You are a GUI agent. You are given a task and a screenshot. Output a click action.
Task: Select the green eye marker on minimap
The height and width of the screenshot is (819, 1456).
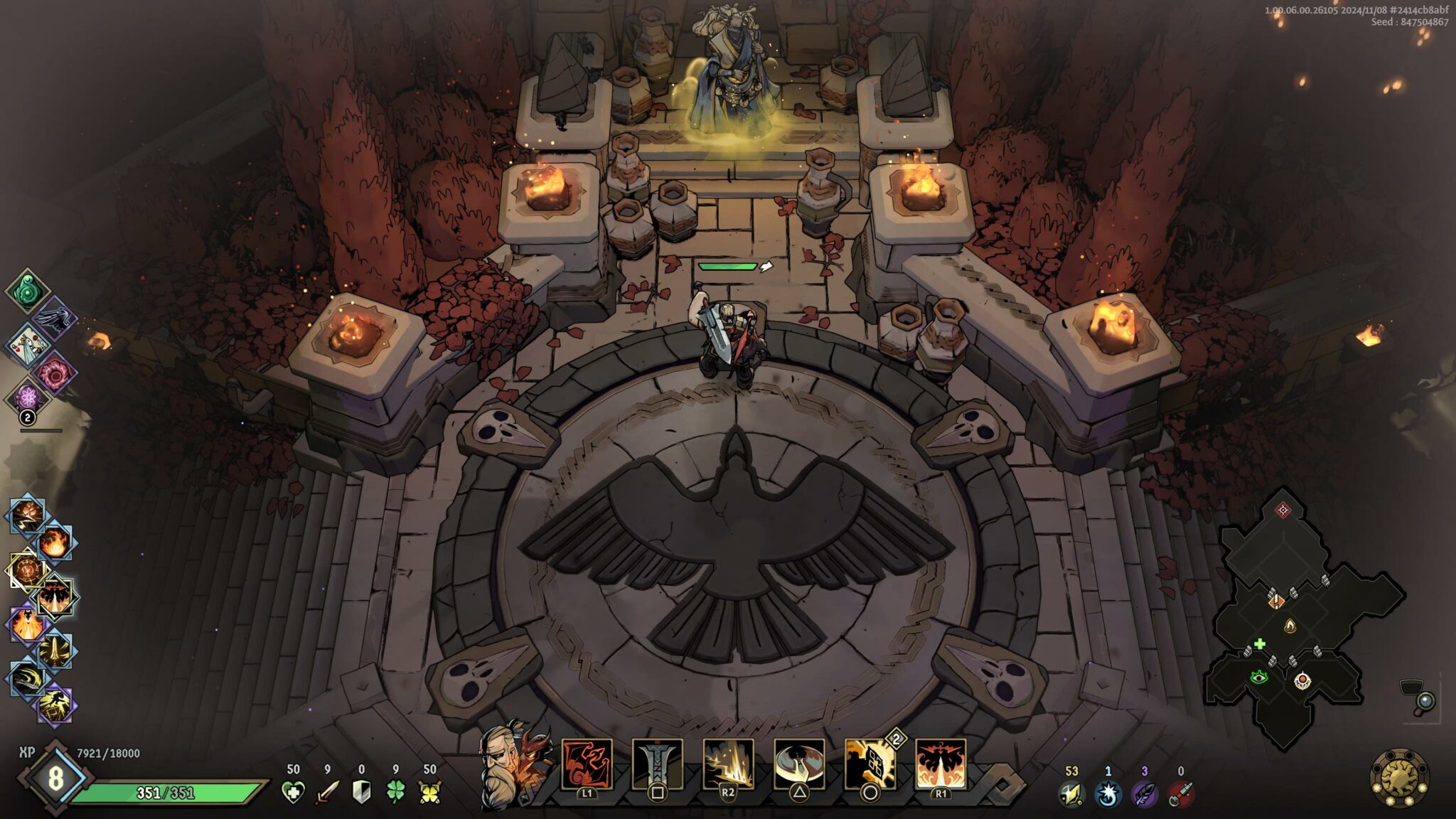pos(1259,677)
